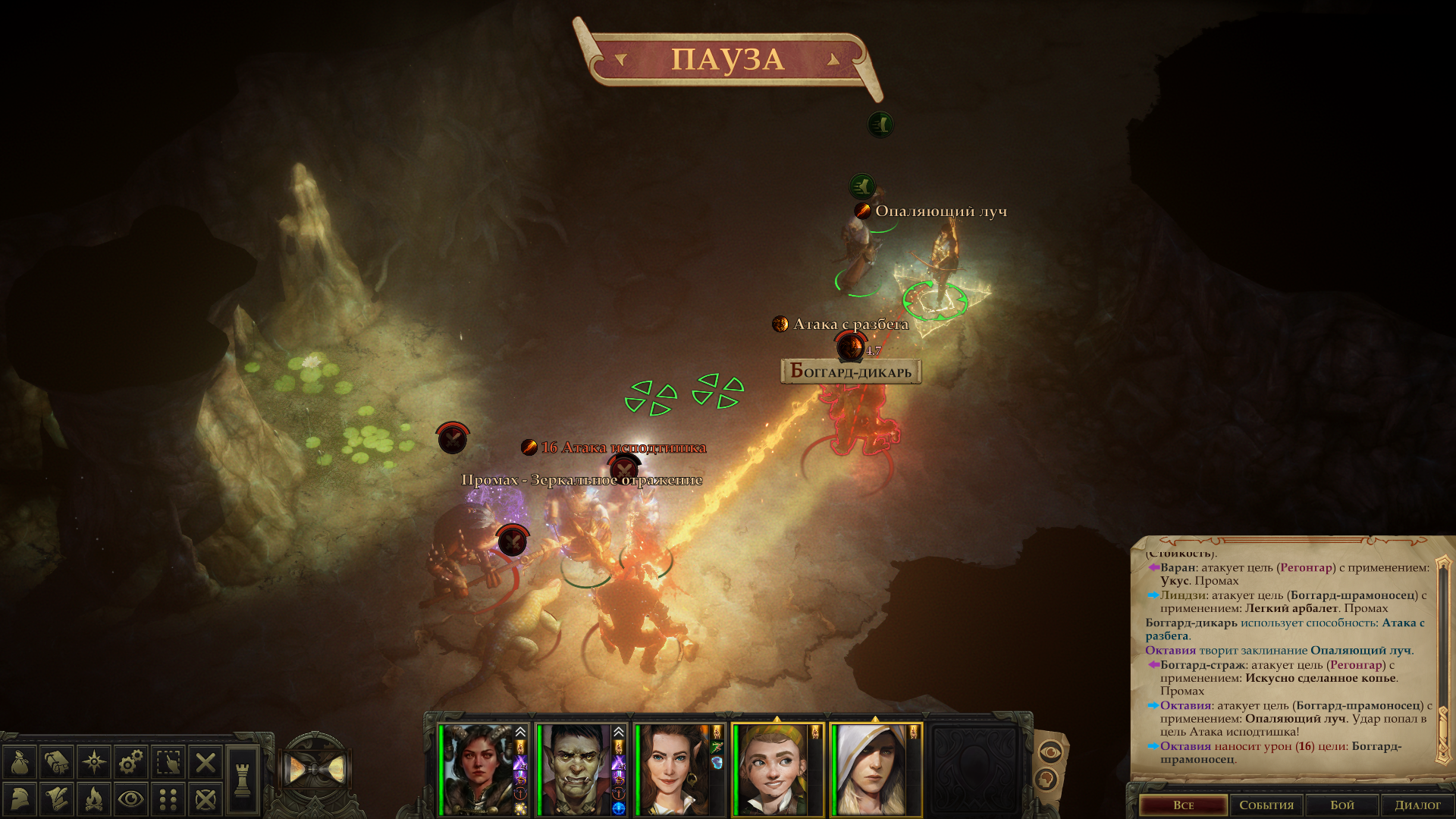
Task: Open the inventory bag
Action: coord(20,762)
